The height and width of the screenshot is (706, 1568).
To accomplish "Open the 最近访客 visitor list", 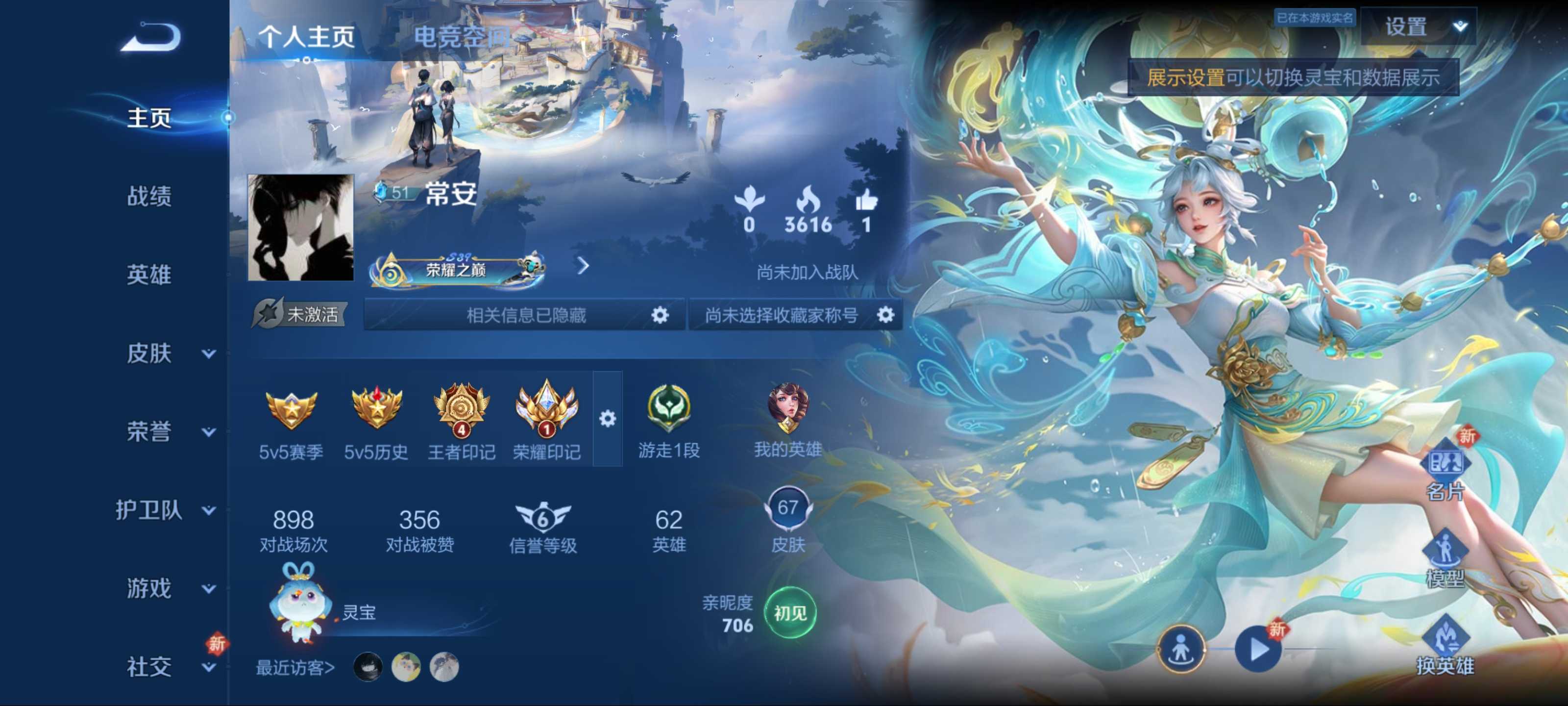I will pos(295,668).
